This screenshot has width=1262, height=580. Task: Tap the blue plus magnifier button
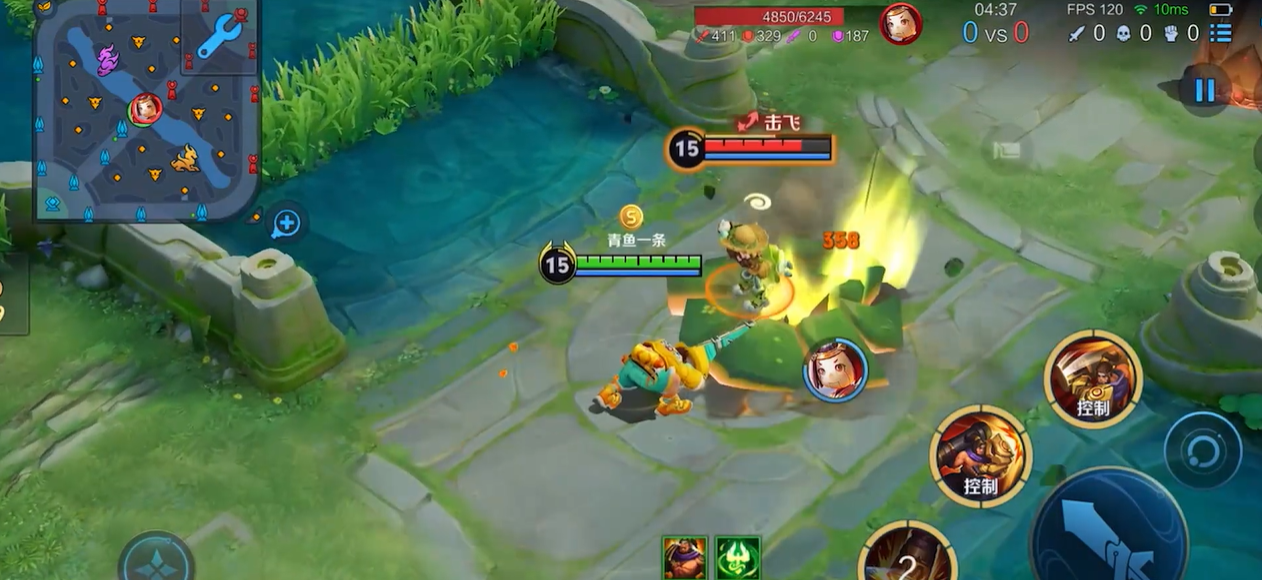point(287,223)
